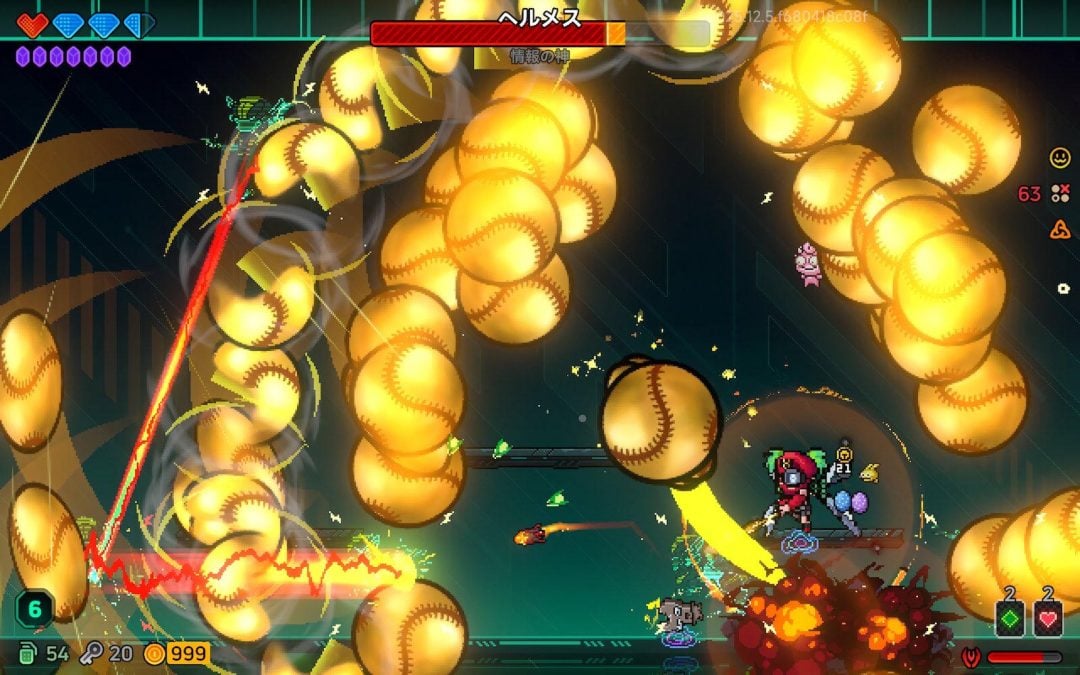Click the small white icon below the triquetra
Viewport: 1080px width, 675px height.
[1062, 288]
